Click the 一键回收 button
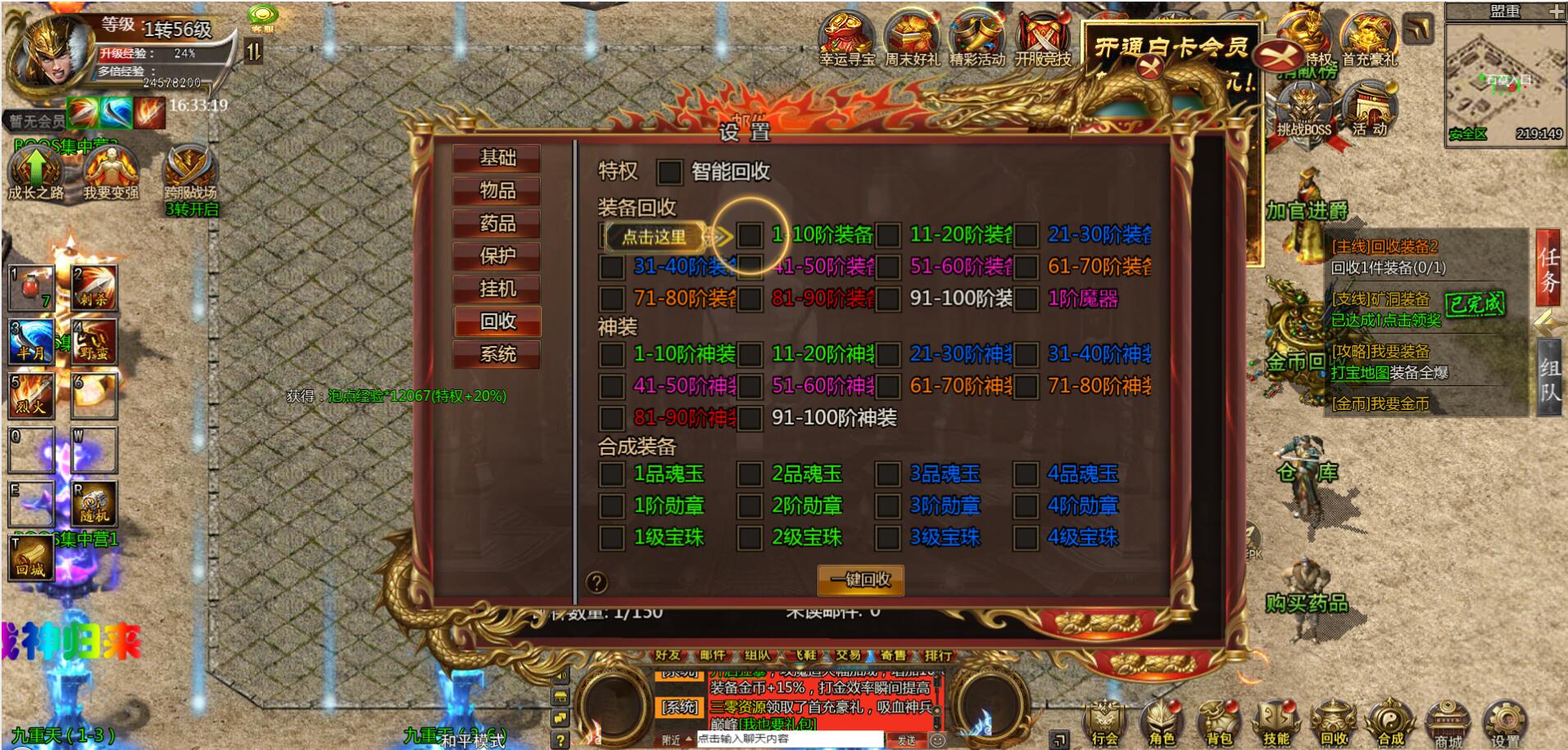The width and height of the screenshot is (1568, 750). (860, 580)
